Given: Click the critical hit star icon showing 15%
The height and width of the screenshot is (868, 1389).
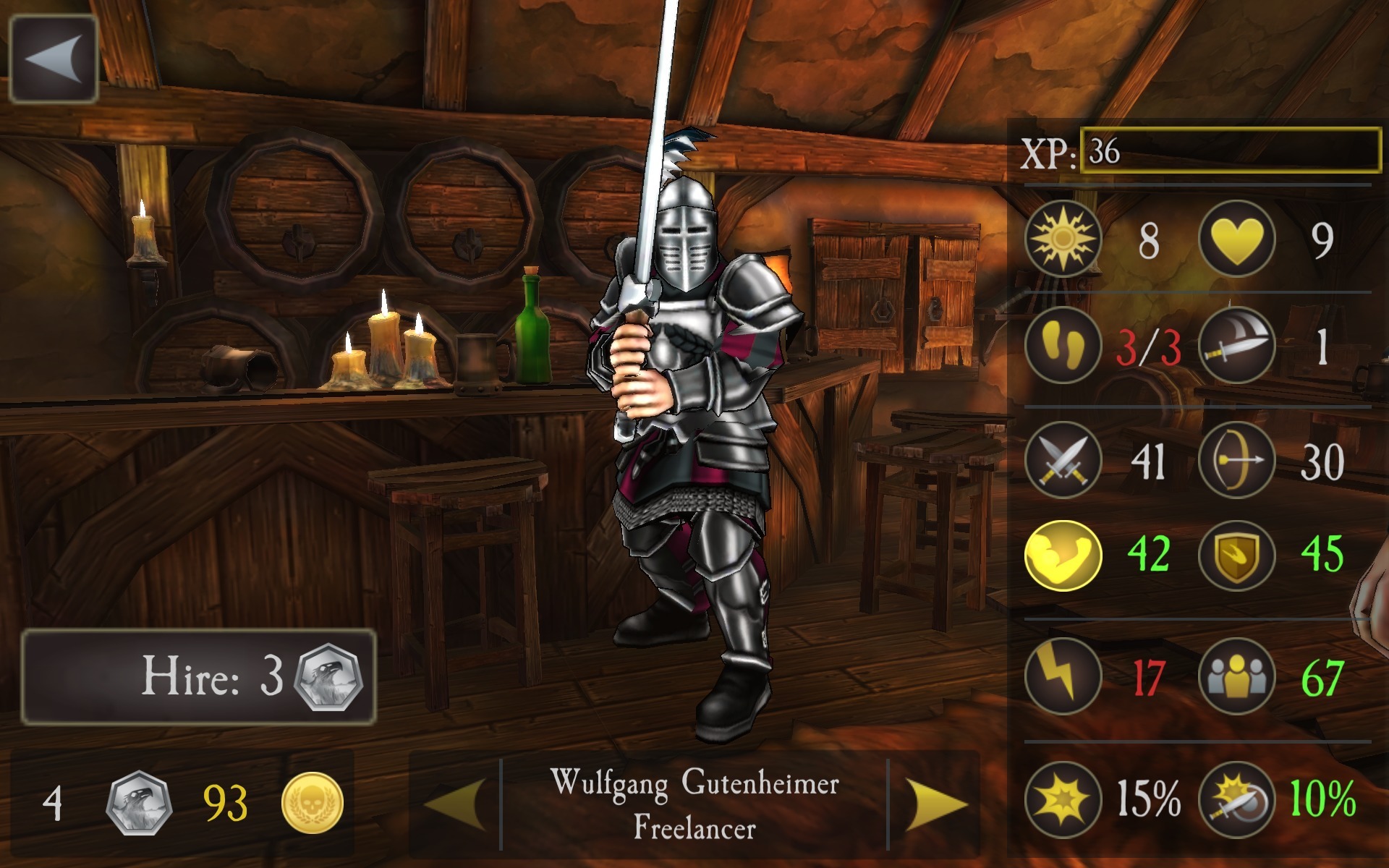Looking at the screenshot, I should pyautogui.click(x=1063, y=799).
